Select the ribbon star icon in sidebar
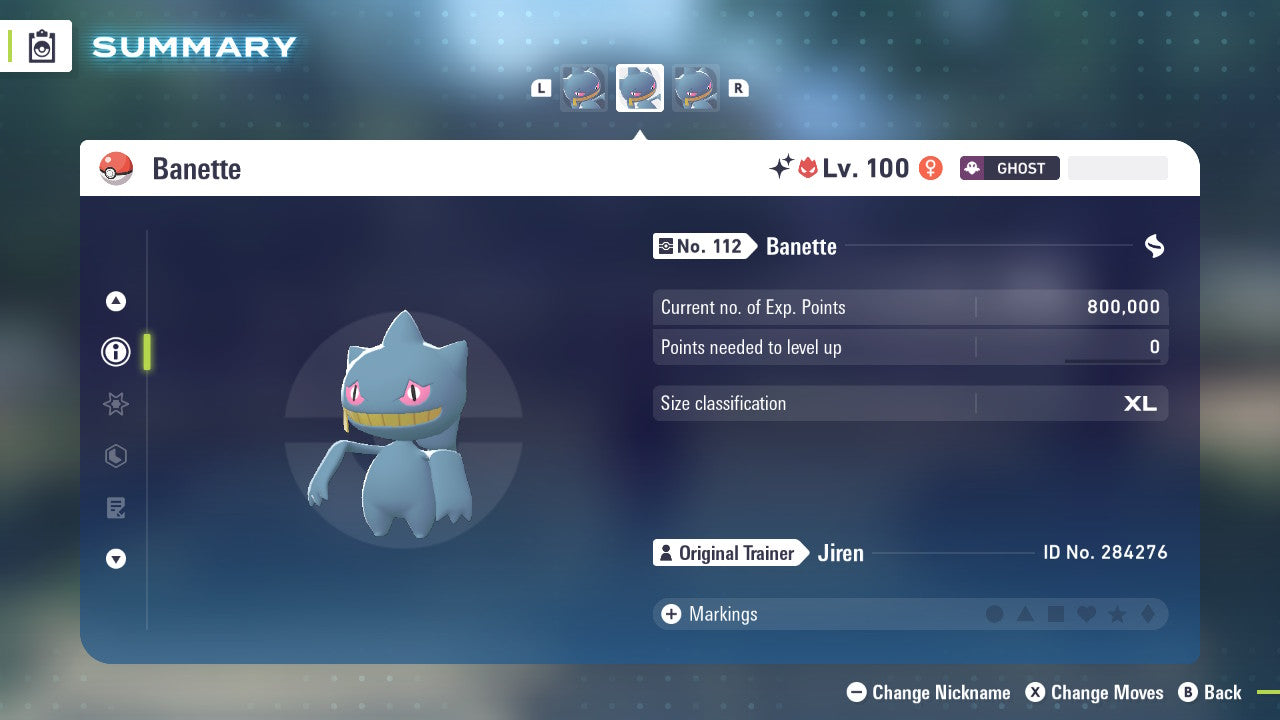1280x720 pixels. point(115,404)
